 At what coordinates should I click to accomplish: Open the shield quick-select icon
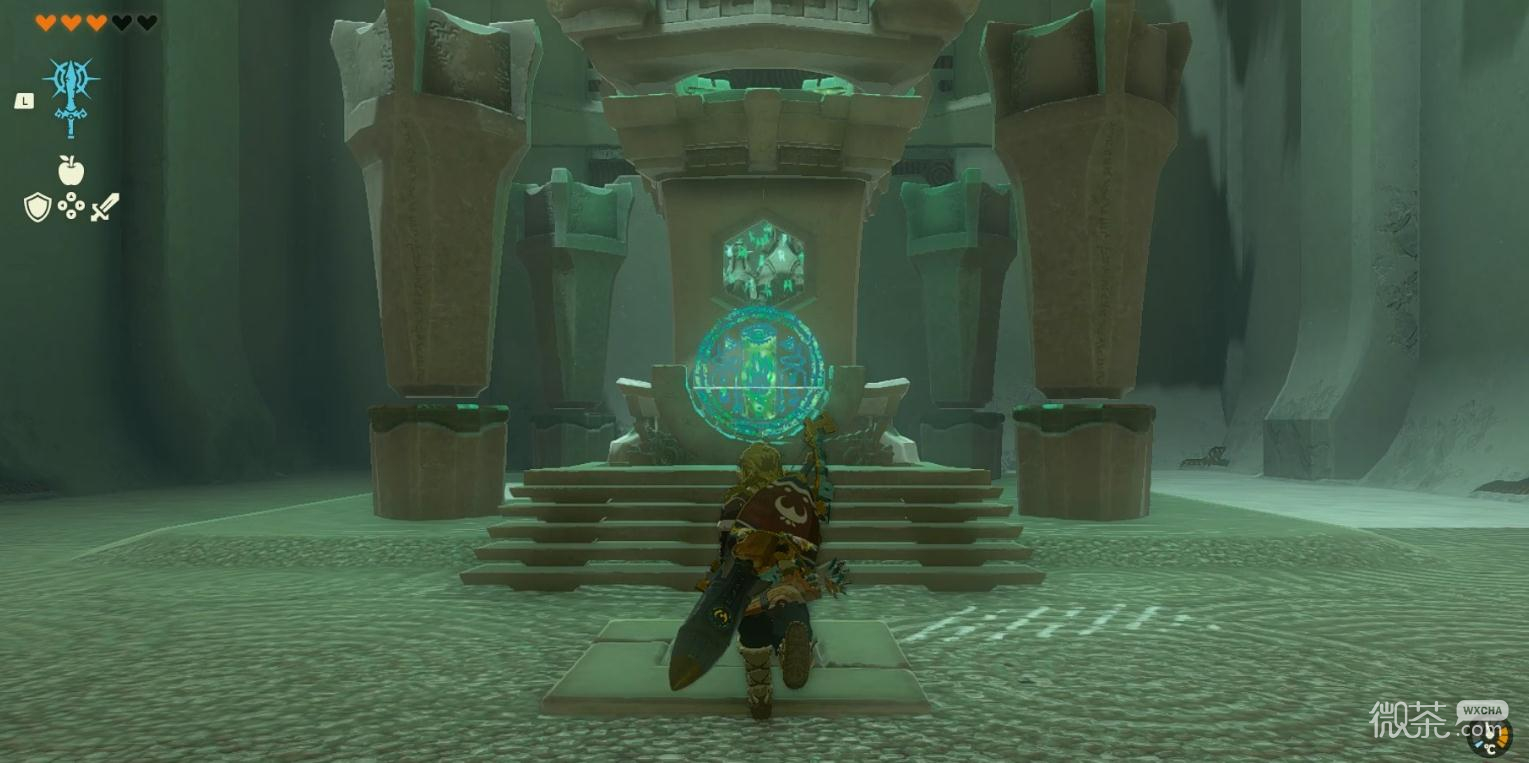(x=37, y=207)
